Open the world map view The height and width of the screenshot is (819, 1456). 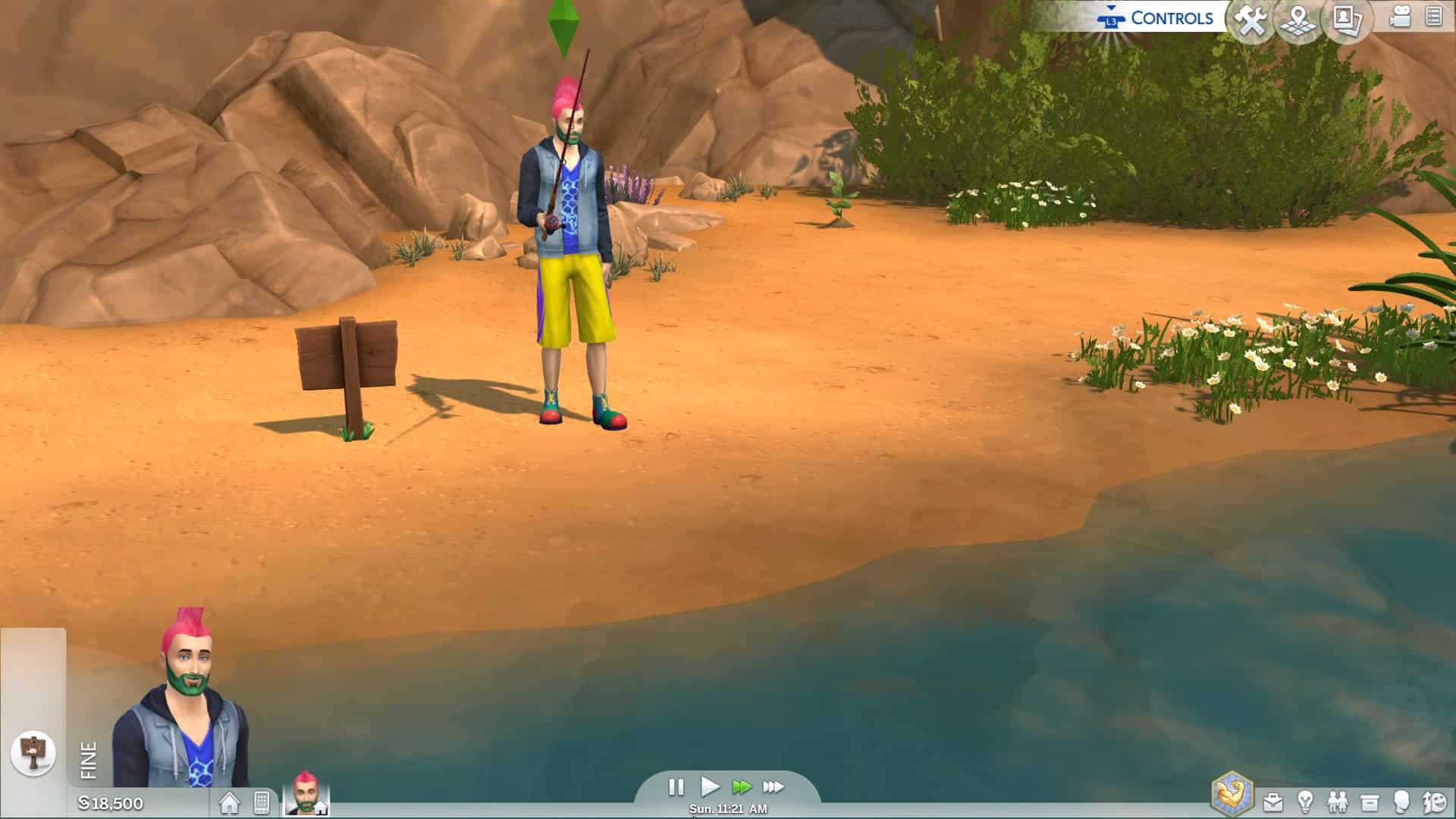[x=1299, y=20]
